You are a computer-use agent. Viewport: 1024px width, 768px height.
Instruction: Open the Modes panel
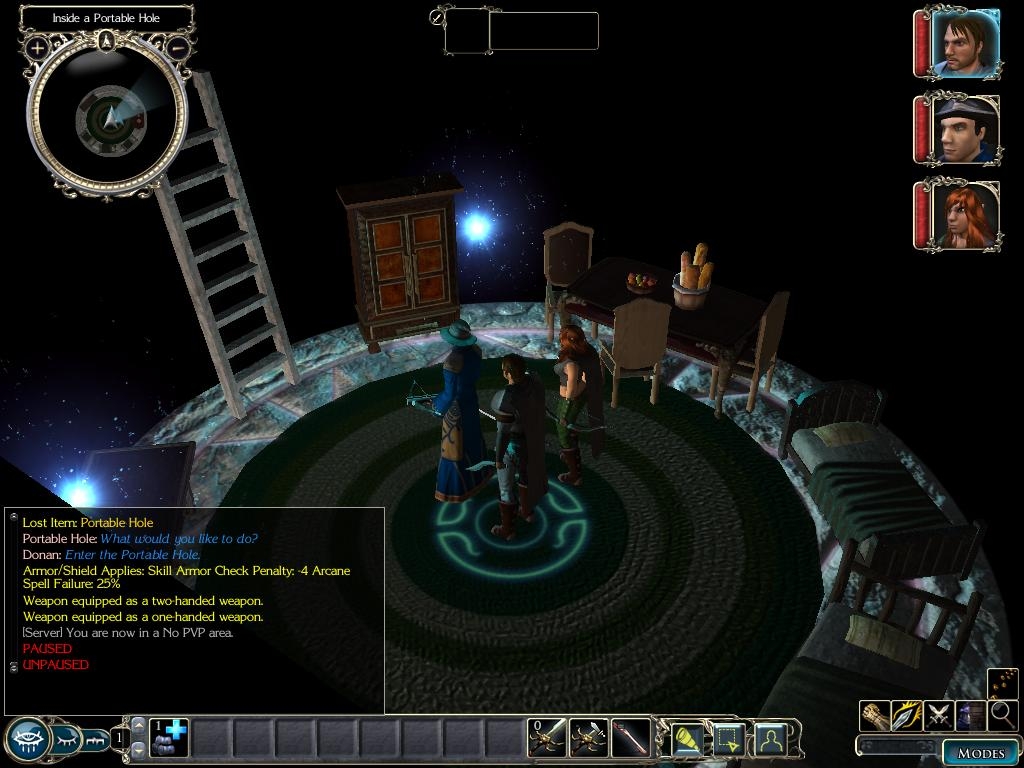click(980, 753)
